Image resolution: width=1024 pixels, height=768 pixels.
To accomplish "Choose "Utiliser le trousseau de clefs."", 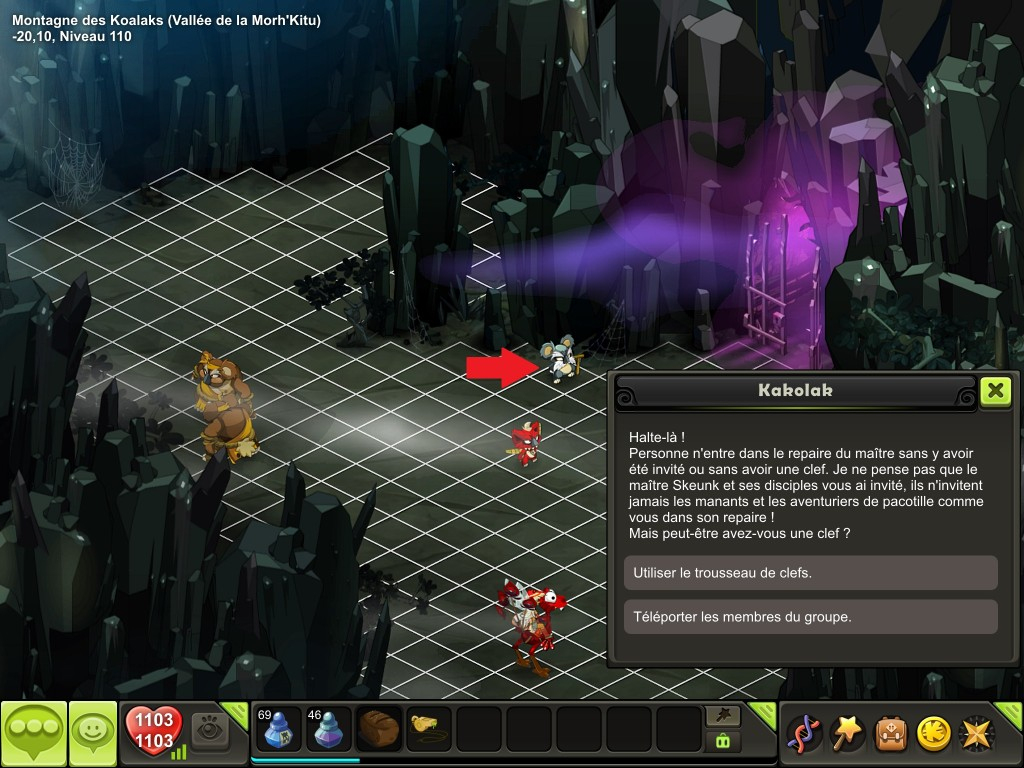I will [810, 573].
